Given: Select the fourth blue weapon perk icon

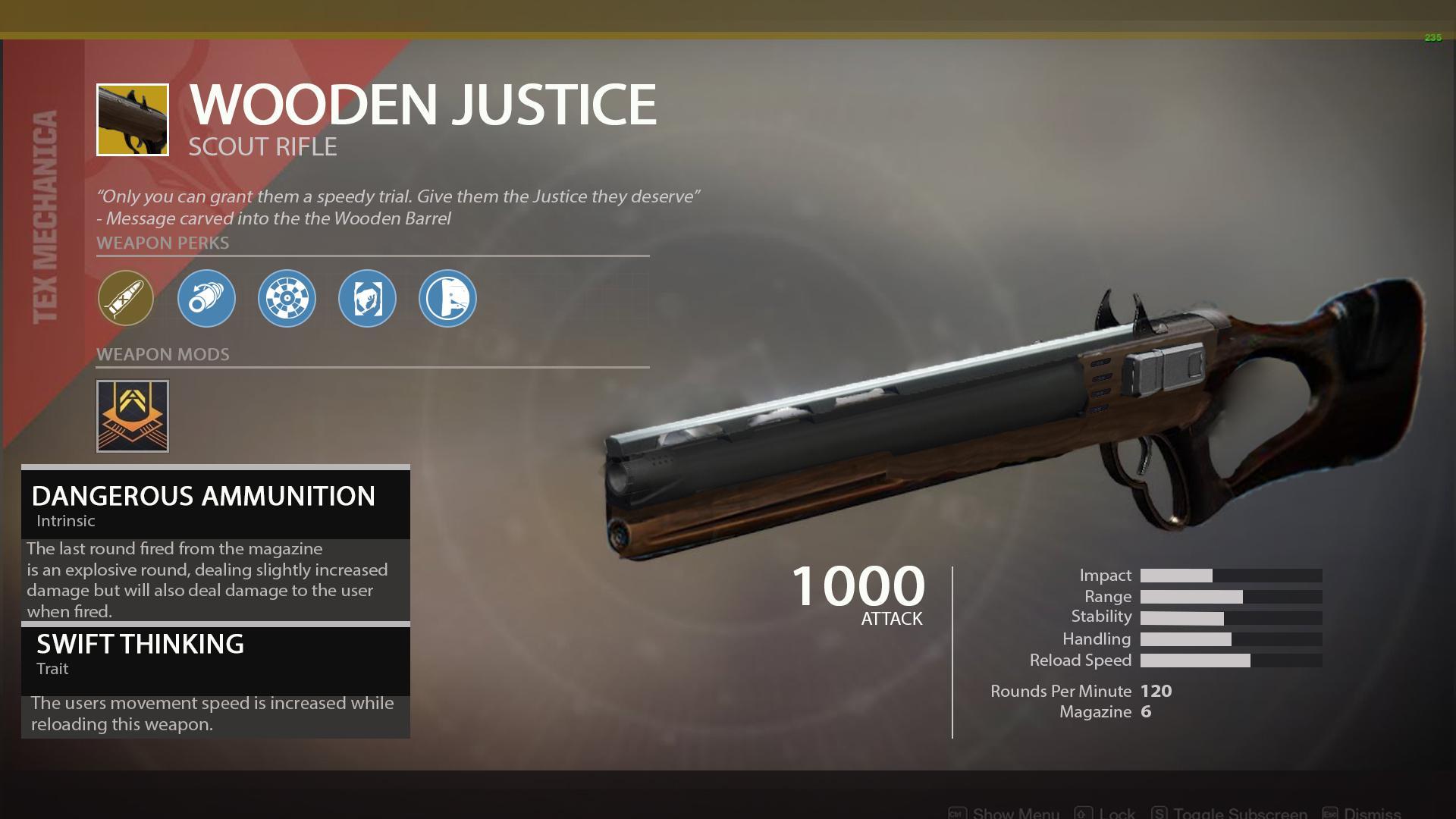Looking at the screenshot, I should (x=367, y=299).
